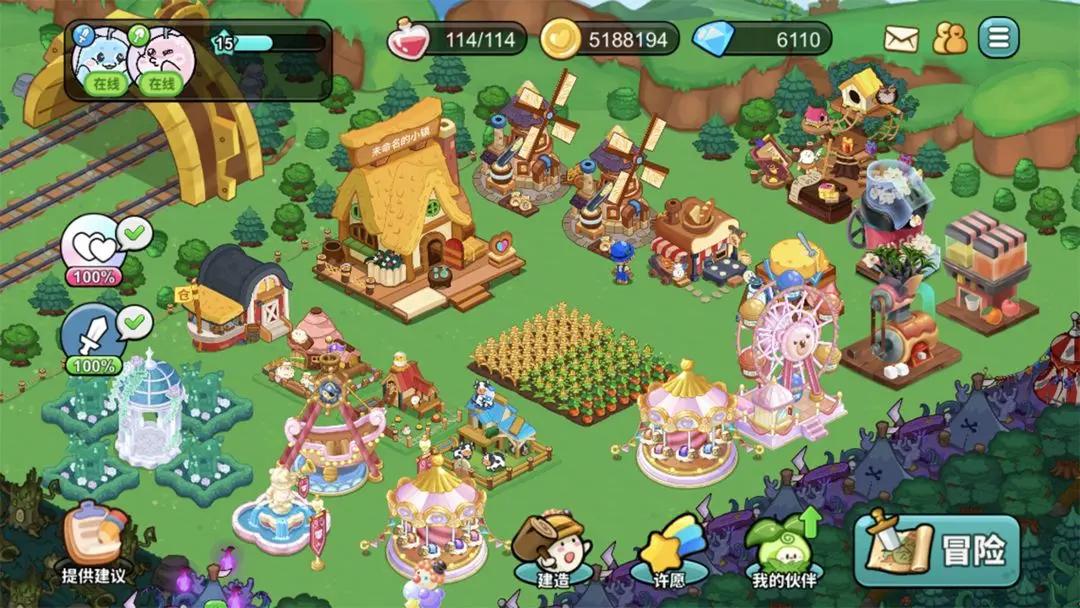Open 提供建议 feedback jar
The height and width of the screenshot is (608, 1080).
point(94,545)
